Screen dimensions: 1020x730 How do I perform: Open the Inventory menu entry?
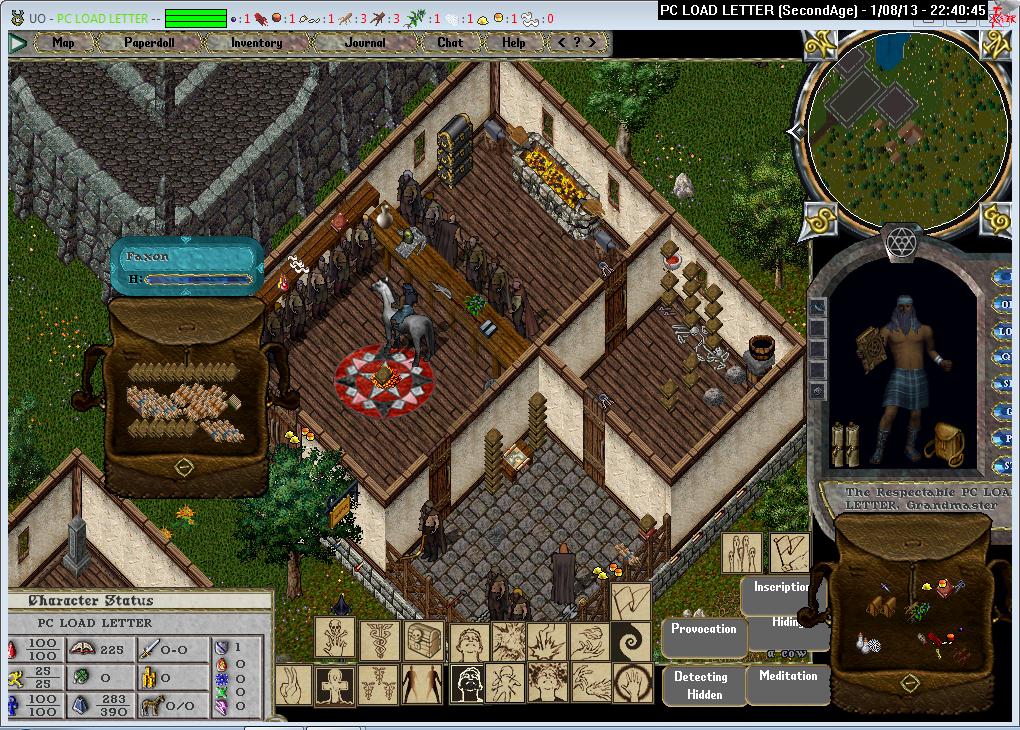click(x=256, y=43)
